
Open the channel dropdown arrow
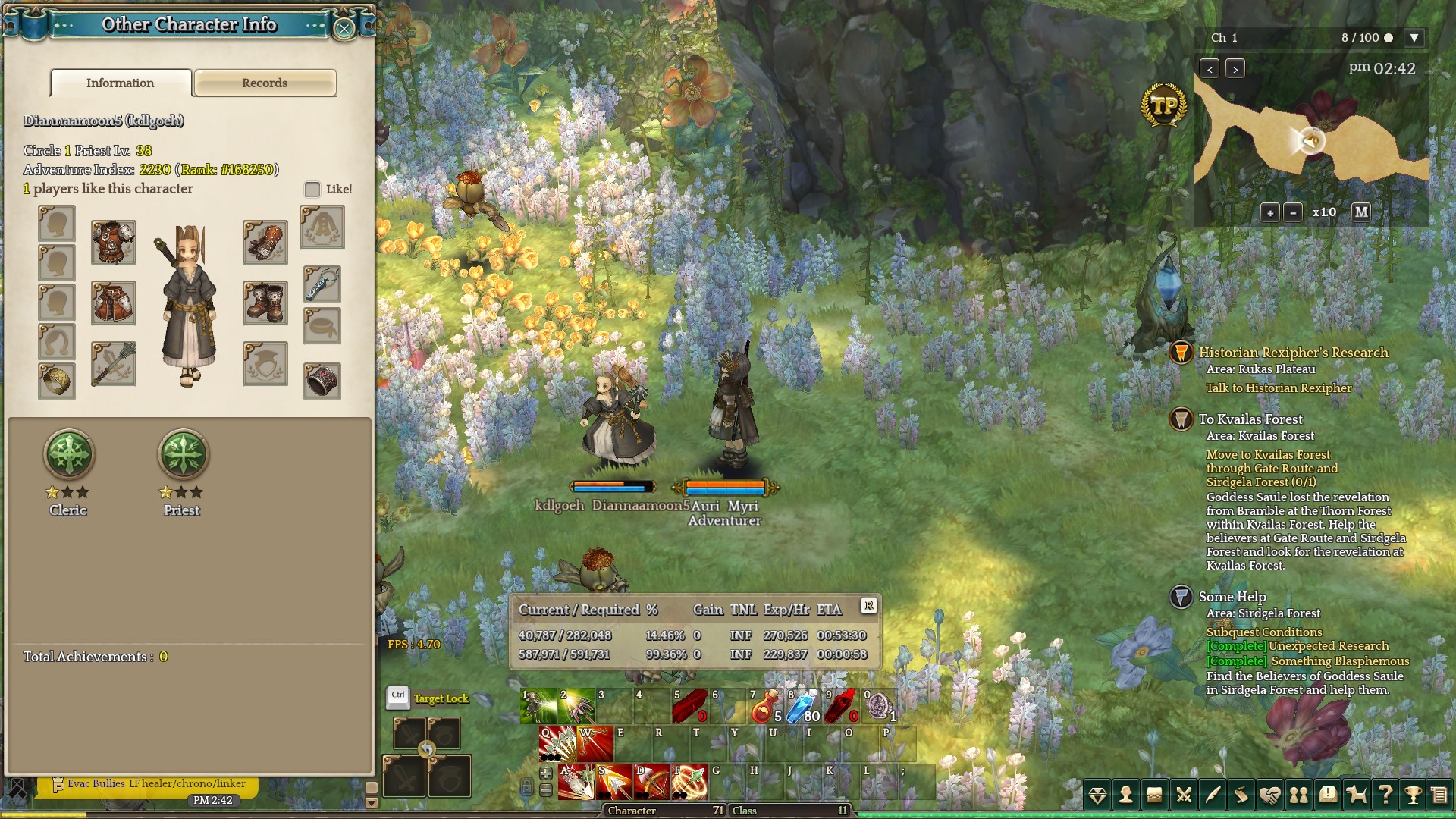point(1414,38)
